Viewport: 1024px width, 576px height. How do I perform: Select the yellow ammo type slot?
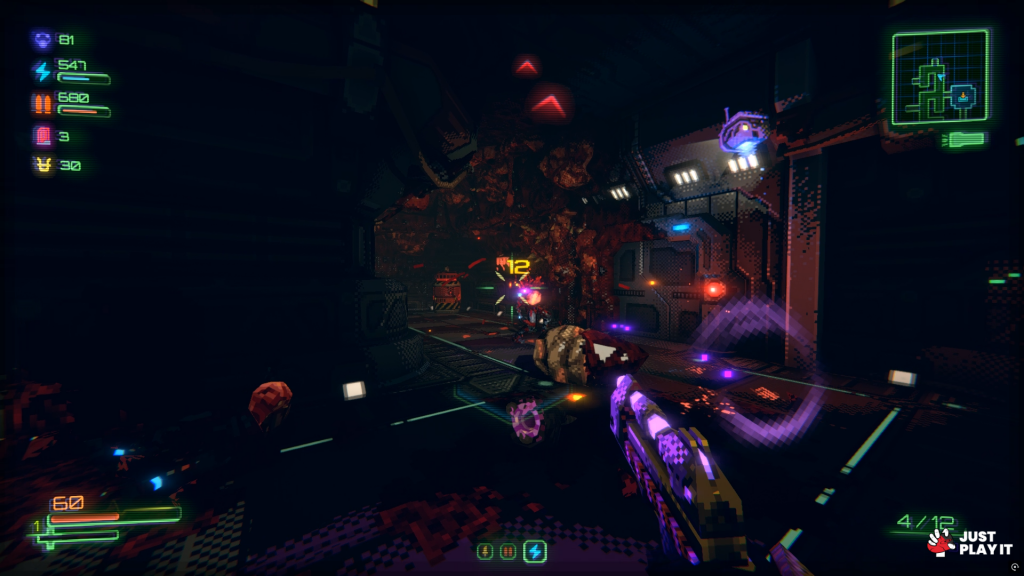click(485, 551)
